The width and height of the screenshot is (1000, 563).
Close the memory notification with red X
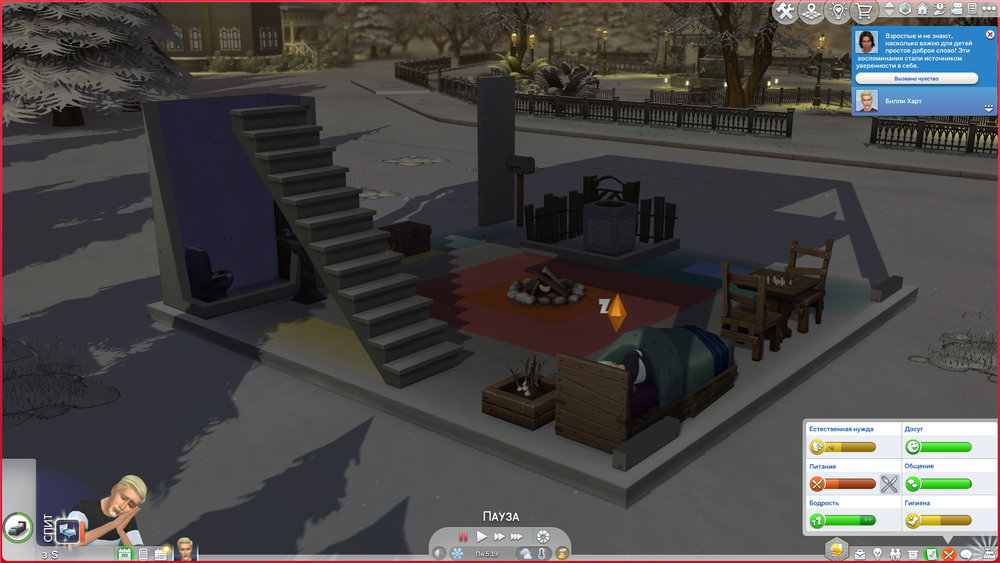click(x=989, y=34)
